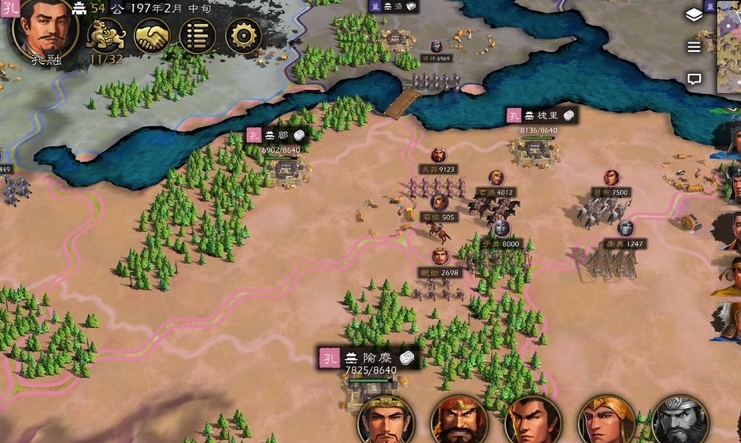Click the minimap in the corner

730,45
